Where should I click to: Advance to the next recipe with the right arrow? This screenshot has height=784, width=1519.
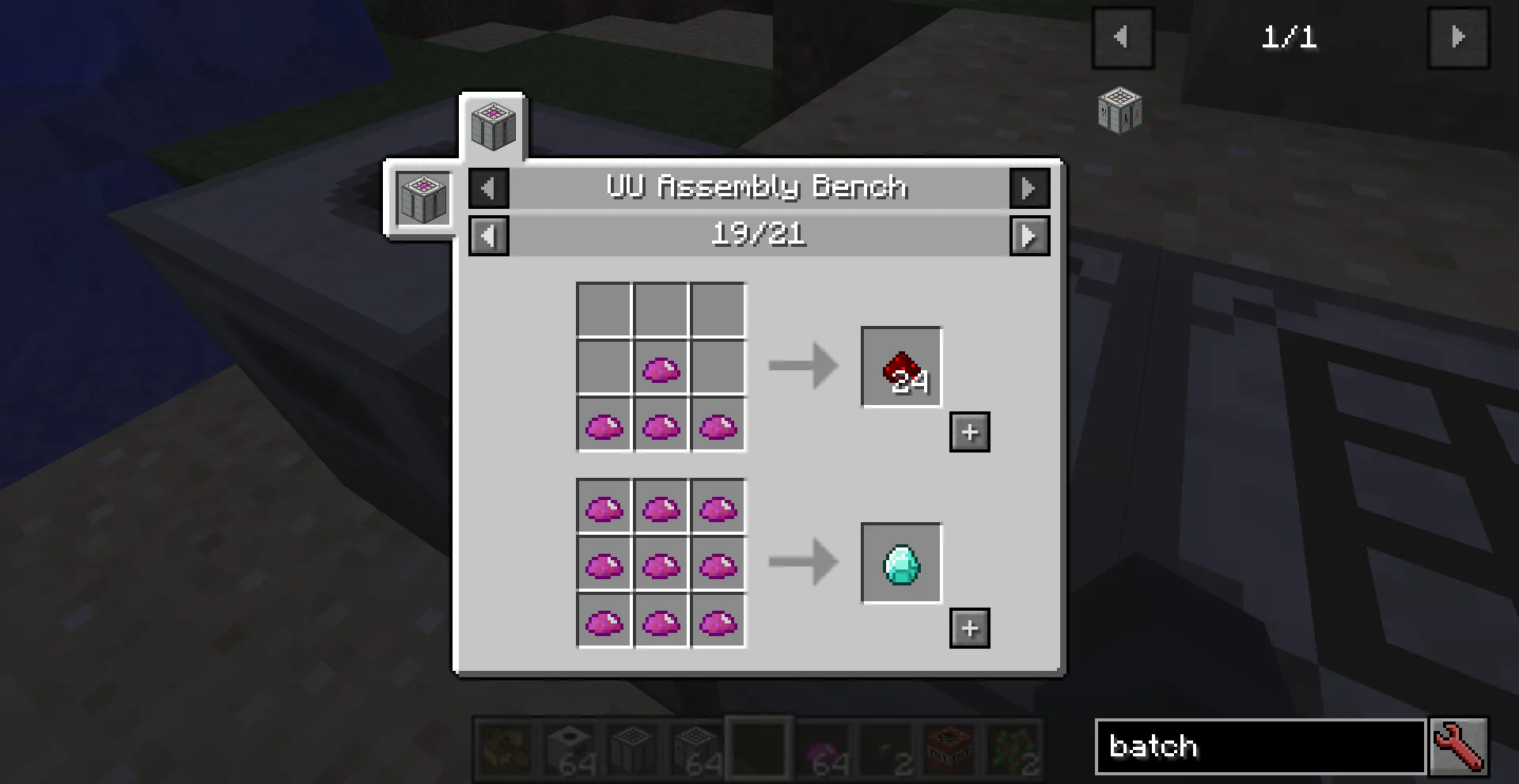coord(1029,235)
